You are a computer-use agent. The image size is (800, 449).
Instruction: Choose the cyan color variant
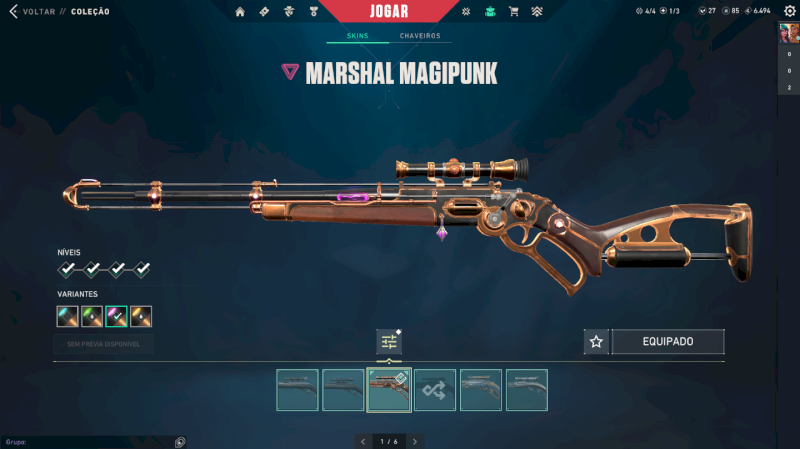[68, 317]
